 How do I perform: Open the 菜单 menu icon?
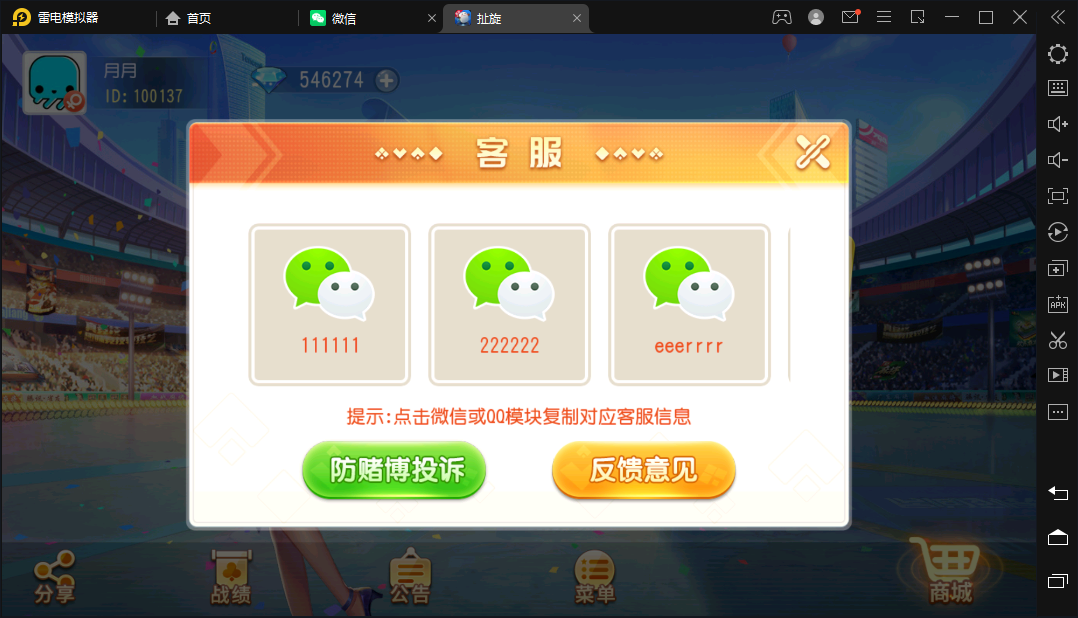595,577
